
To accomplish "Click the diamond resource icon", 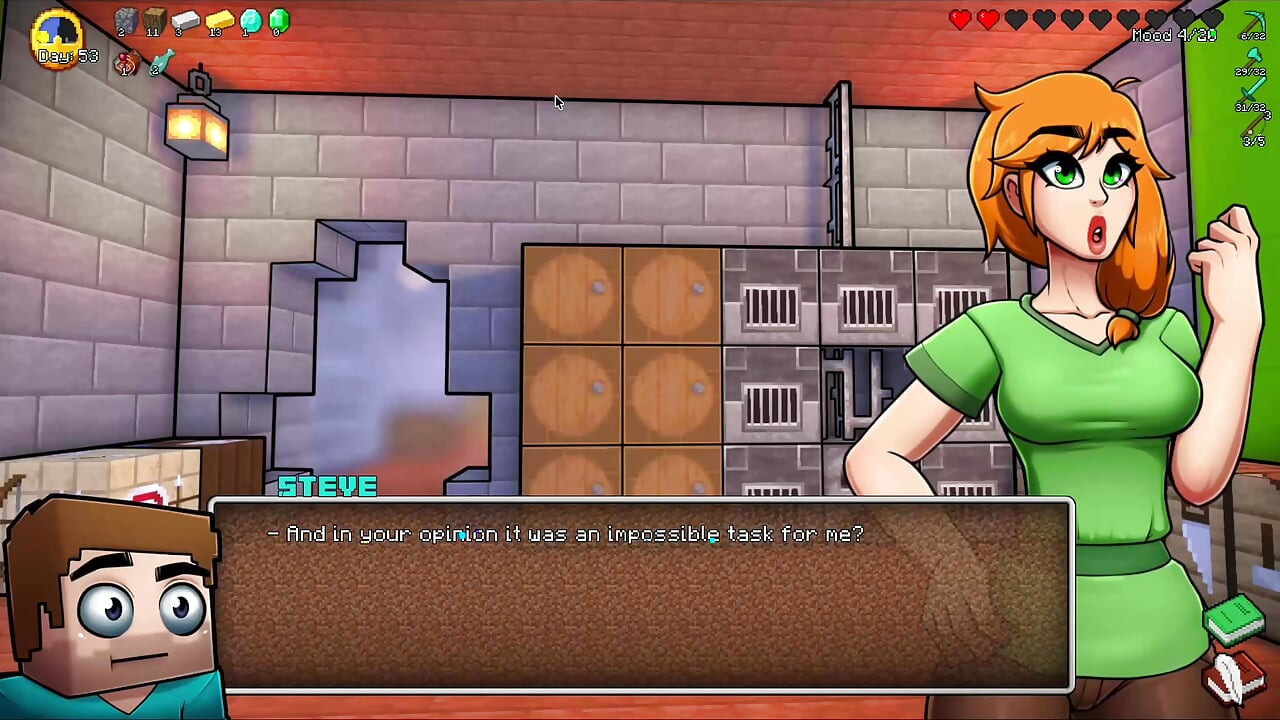I will click(251, 21).
